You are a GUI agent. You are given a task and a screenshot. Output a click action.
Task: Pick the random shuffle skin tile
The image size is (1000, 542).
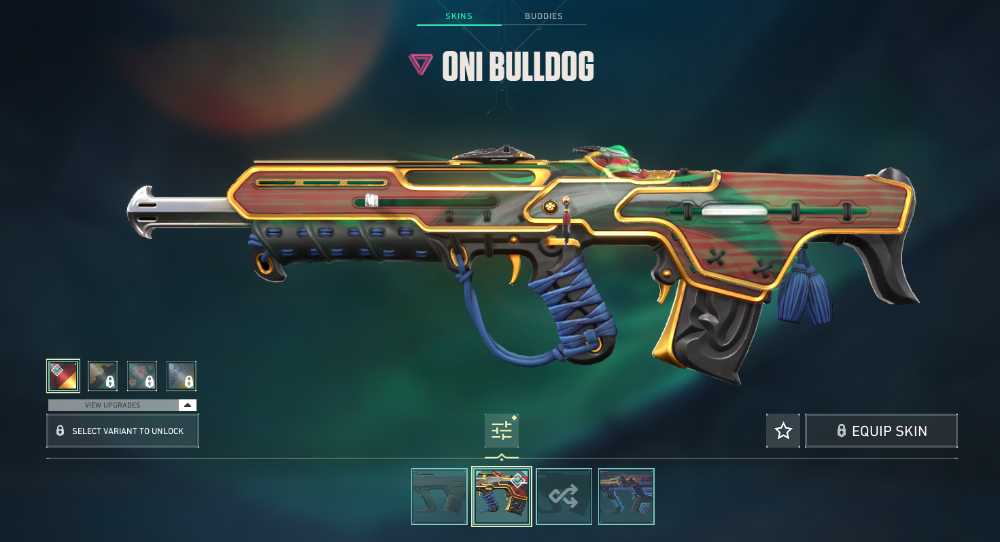564,496
